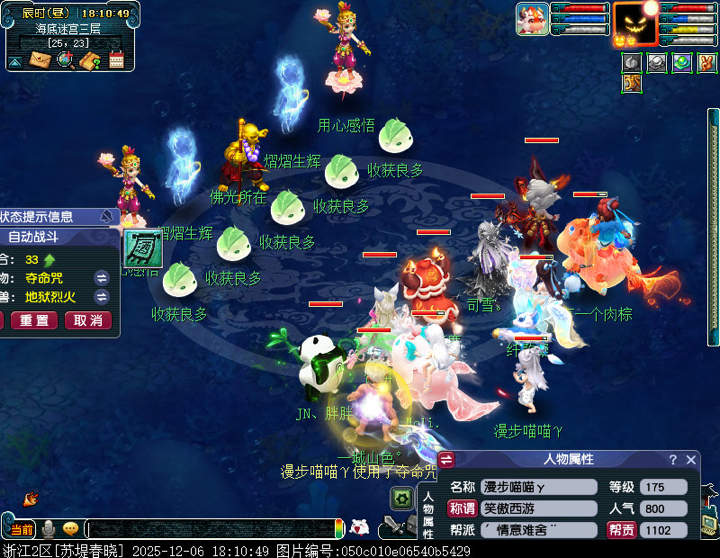Screen dimensions: 720x558
Task: Click the 重置 (reset) auto-battle button
Action: coord(33,320)
